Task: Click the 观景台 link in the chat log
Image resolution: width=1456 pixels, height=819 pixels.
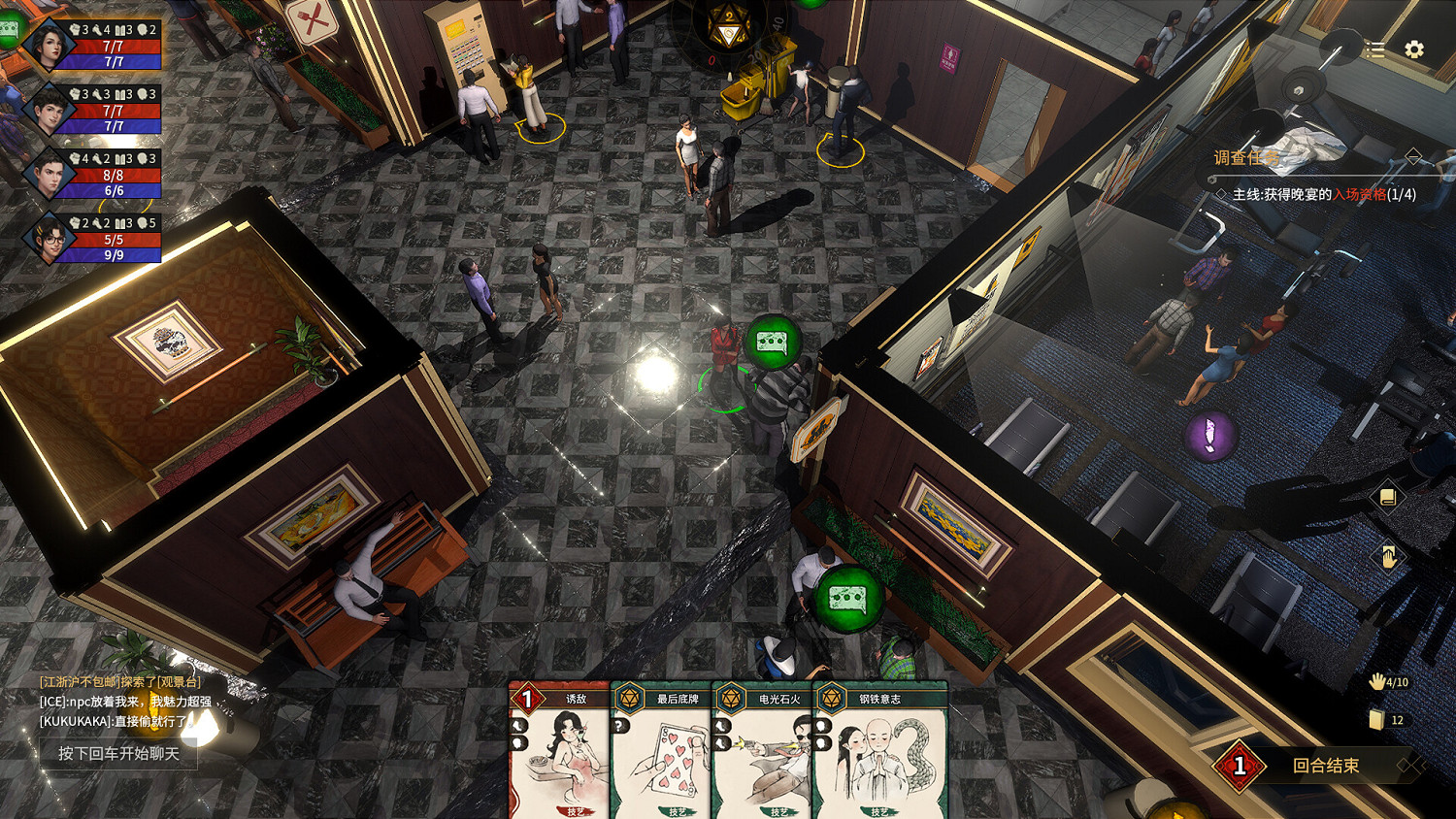Action: 180,682
